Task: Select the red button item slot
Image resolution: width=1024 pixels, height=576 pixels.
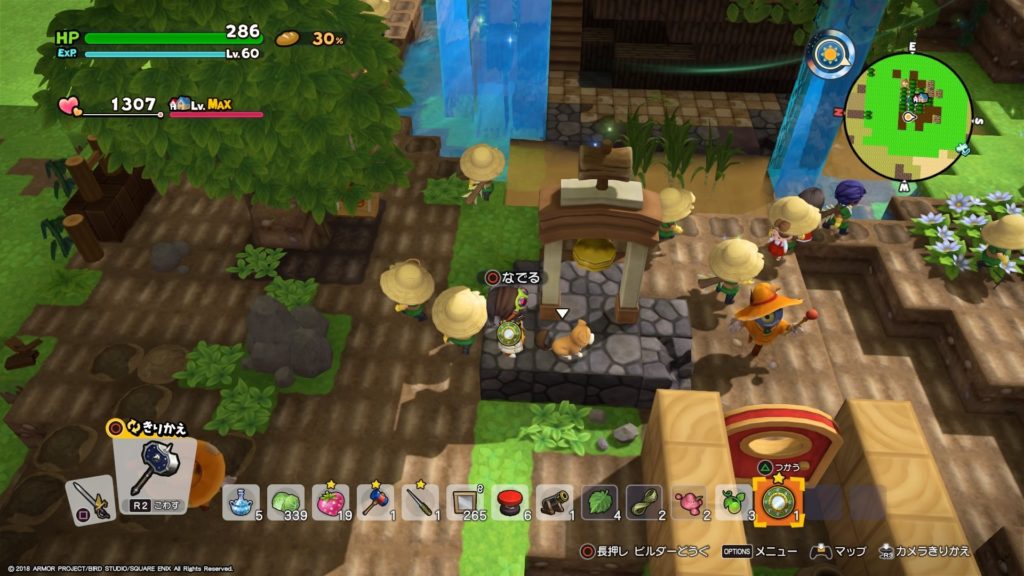Action: click(x=511, y=503)
